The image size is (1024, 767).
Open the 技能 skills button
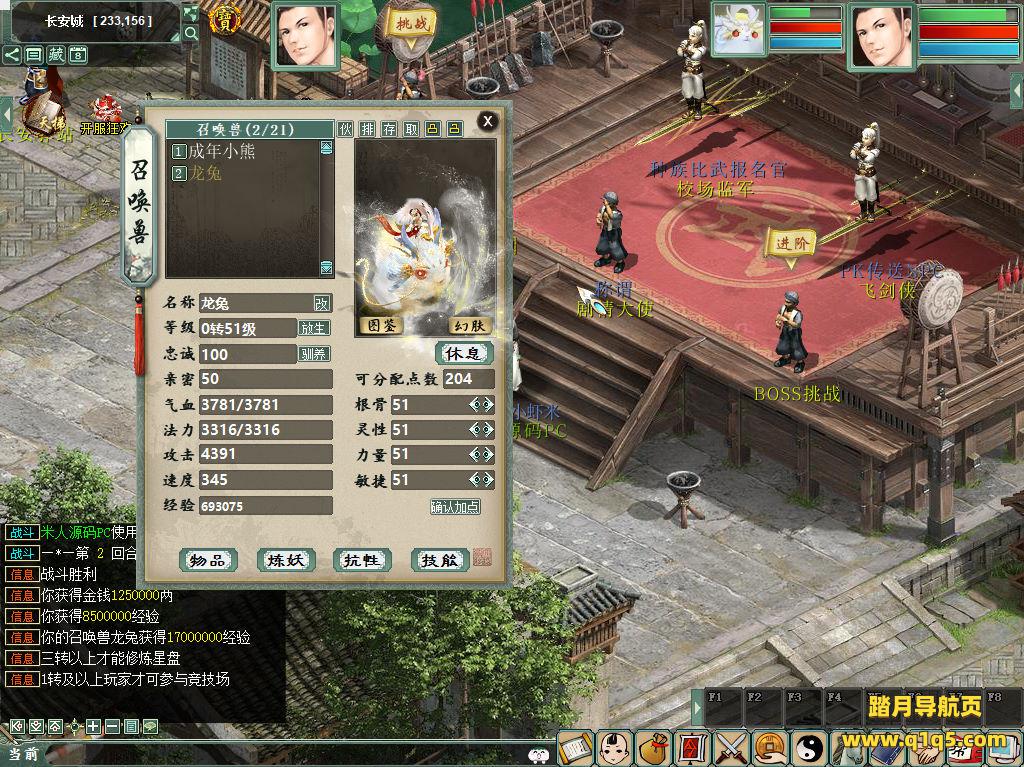[x=439, y=561]
